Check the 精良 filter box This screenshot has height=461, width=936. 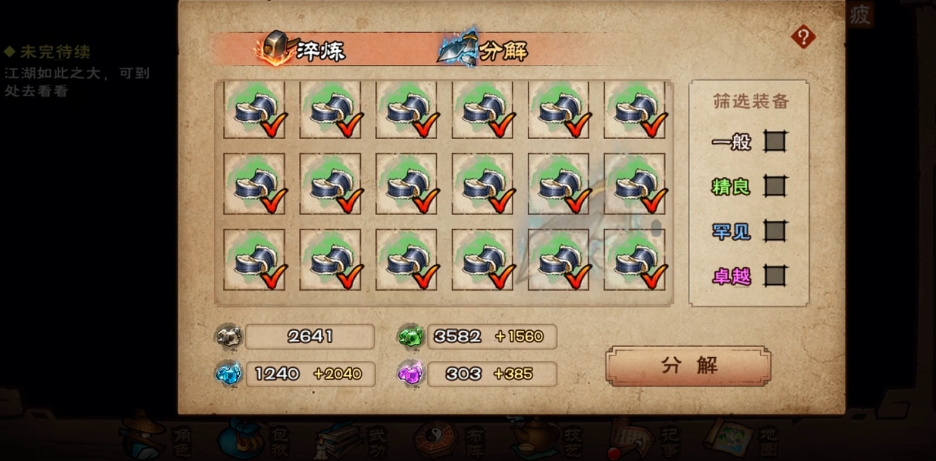[x=775, y=186]
